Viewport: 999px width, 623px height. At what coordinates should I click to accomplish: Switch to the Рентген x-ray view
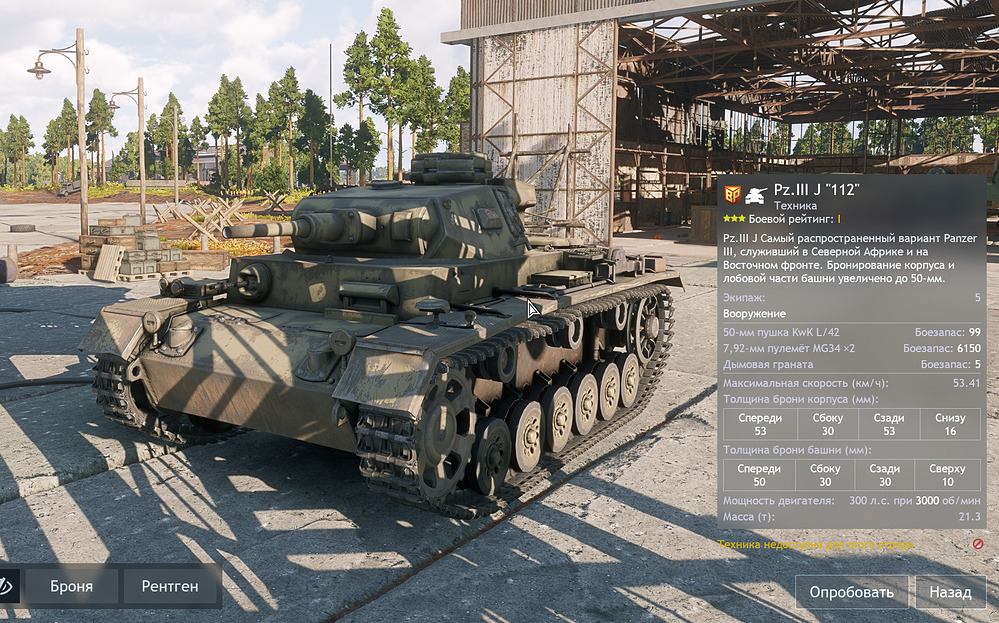pos(169,587)
